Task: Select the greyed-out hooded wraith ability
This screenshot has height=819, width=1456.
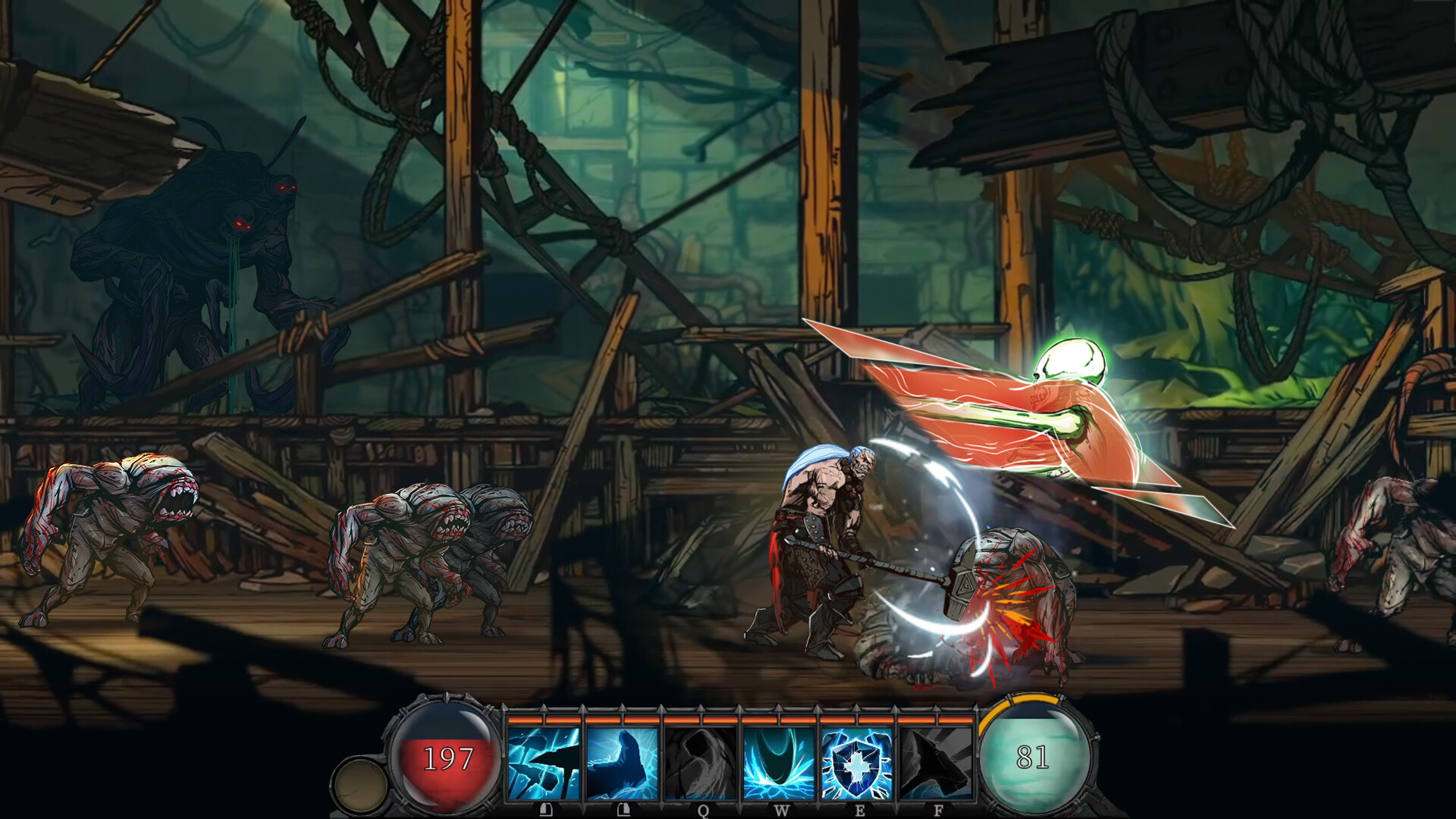Action: coord(701,762)
